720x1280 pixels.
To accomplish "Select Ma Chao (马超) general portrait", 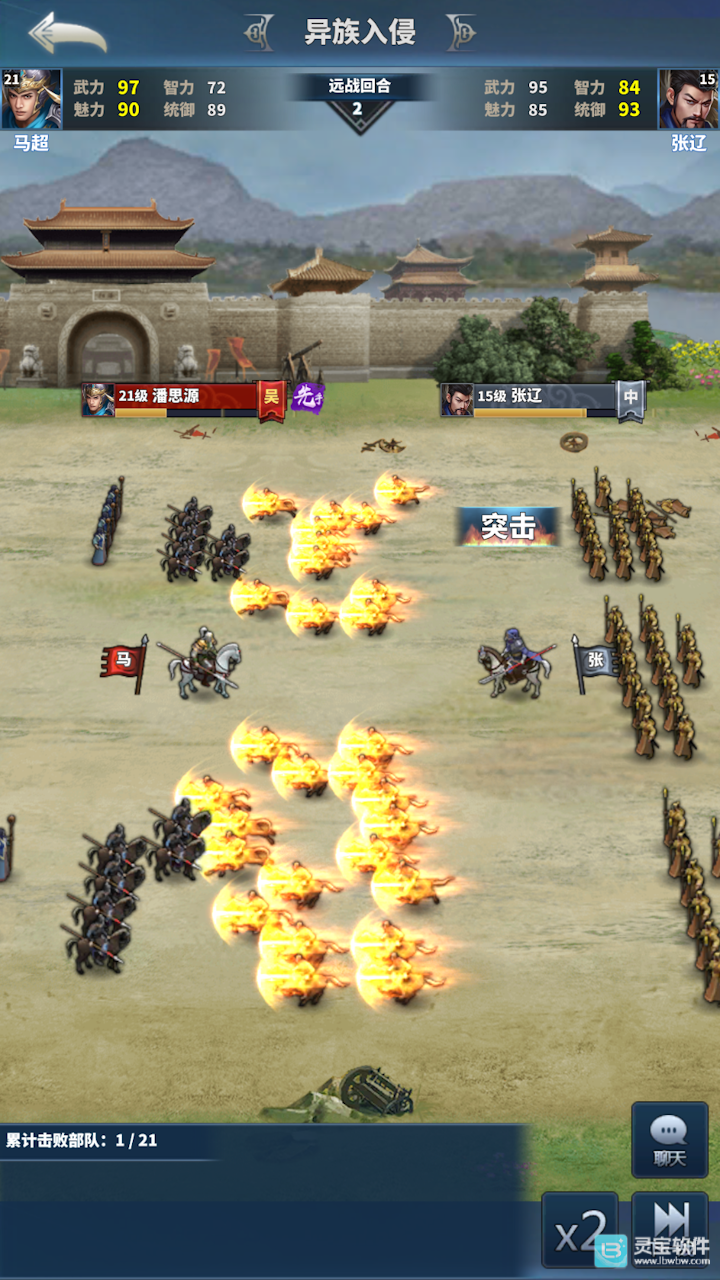I will (31, 99).
